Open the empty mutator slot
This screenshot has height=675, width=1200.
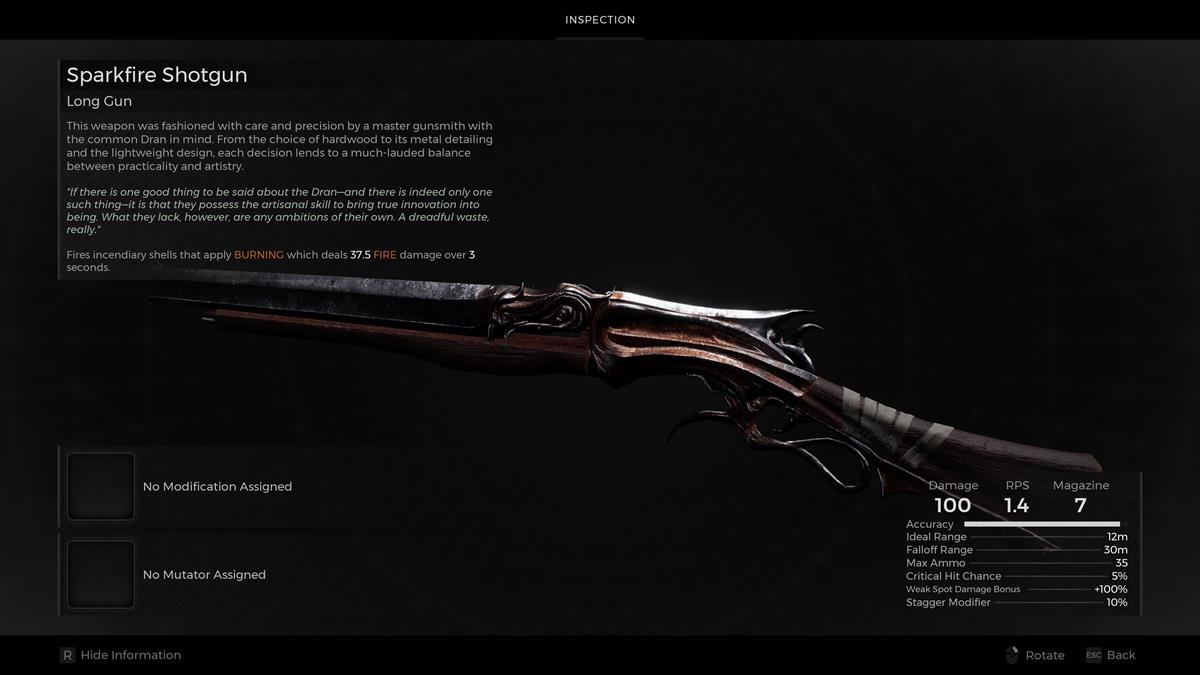[x=101, y=575]
